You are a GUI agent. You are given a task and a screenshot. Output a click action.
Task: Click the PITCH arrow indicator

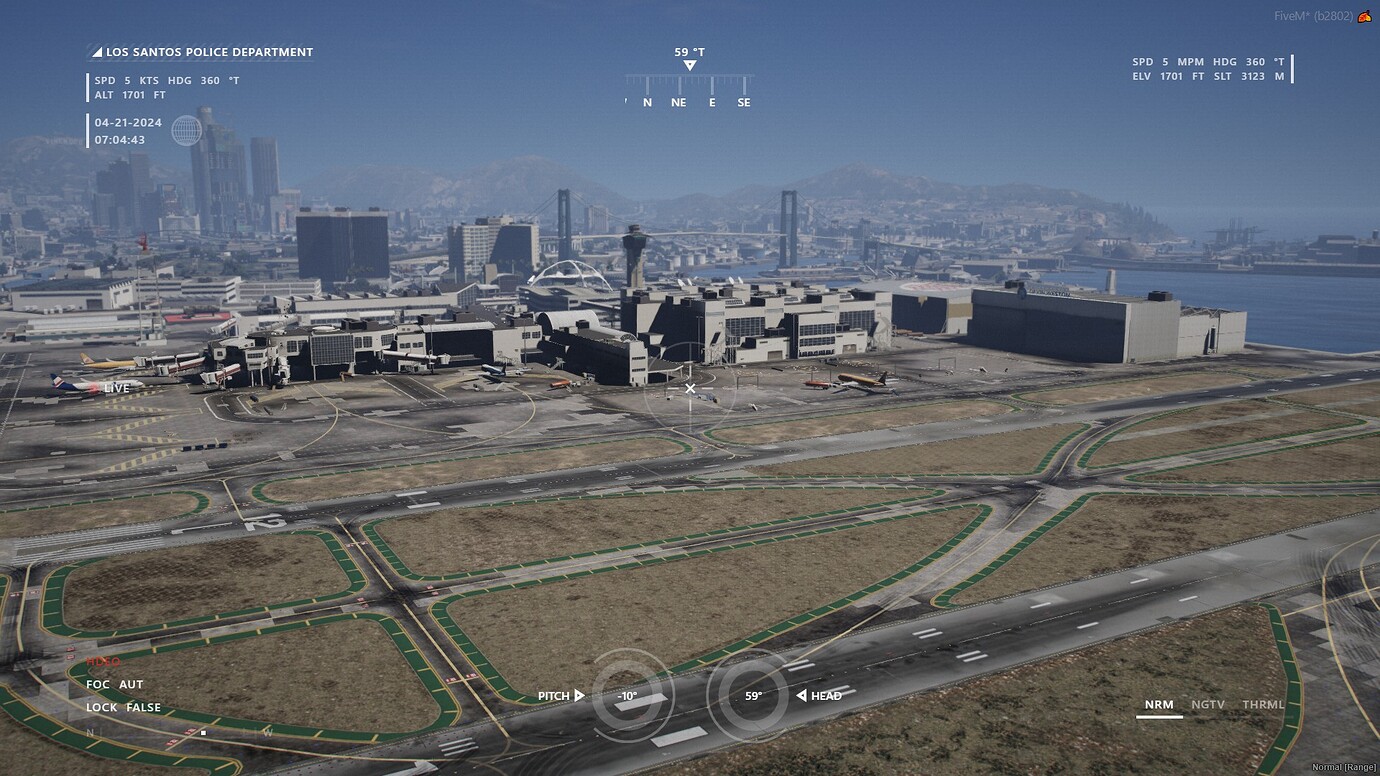[578, 695]
